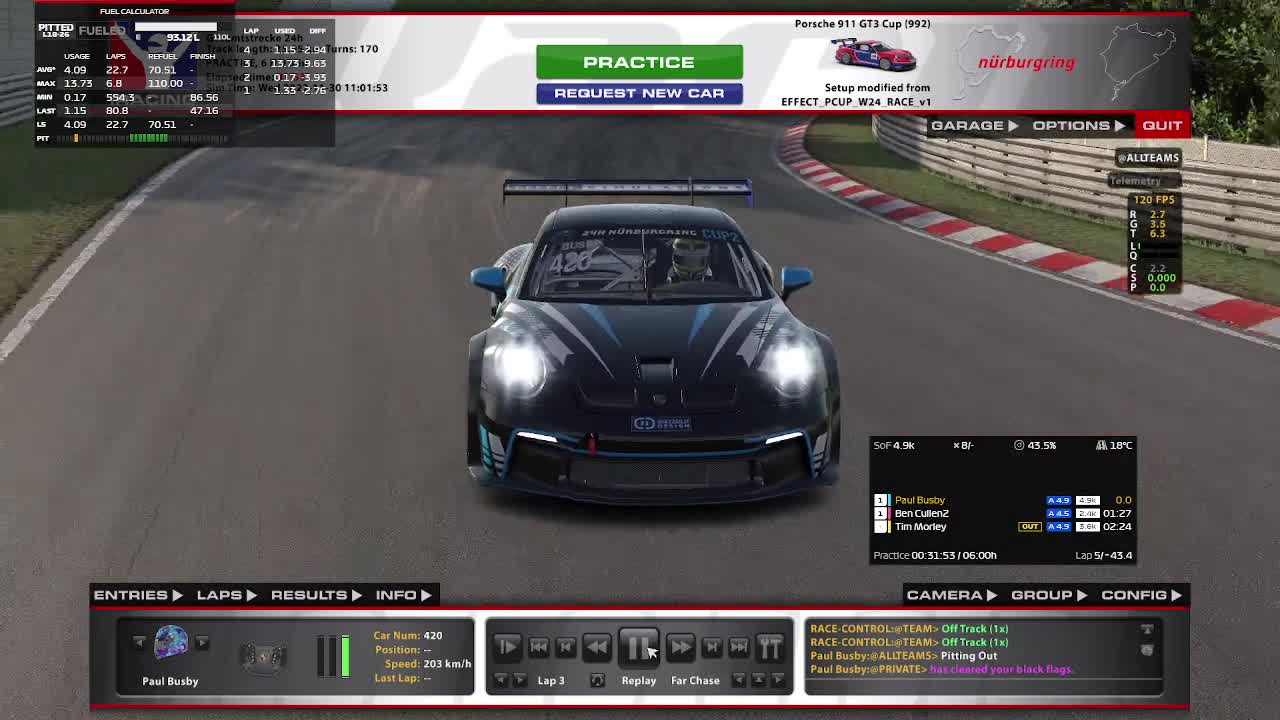Select Tim Morley in the standings
Viewport: 1280px width, 720px height.
[x=920, y=527]
